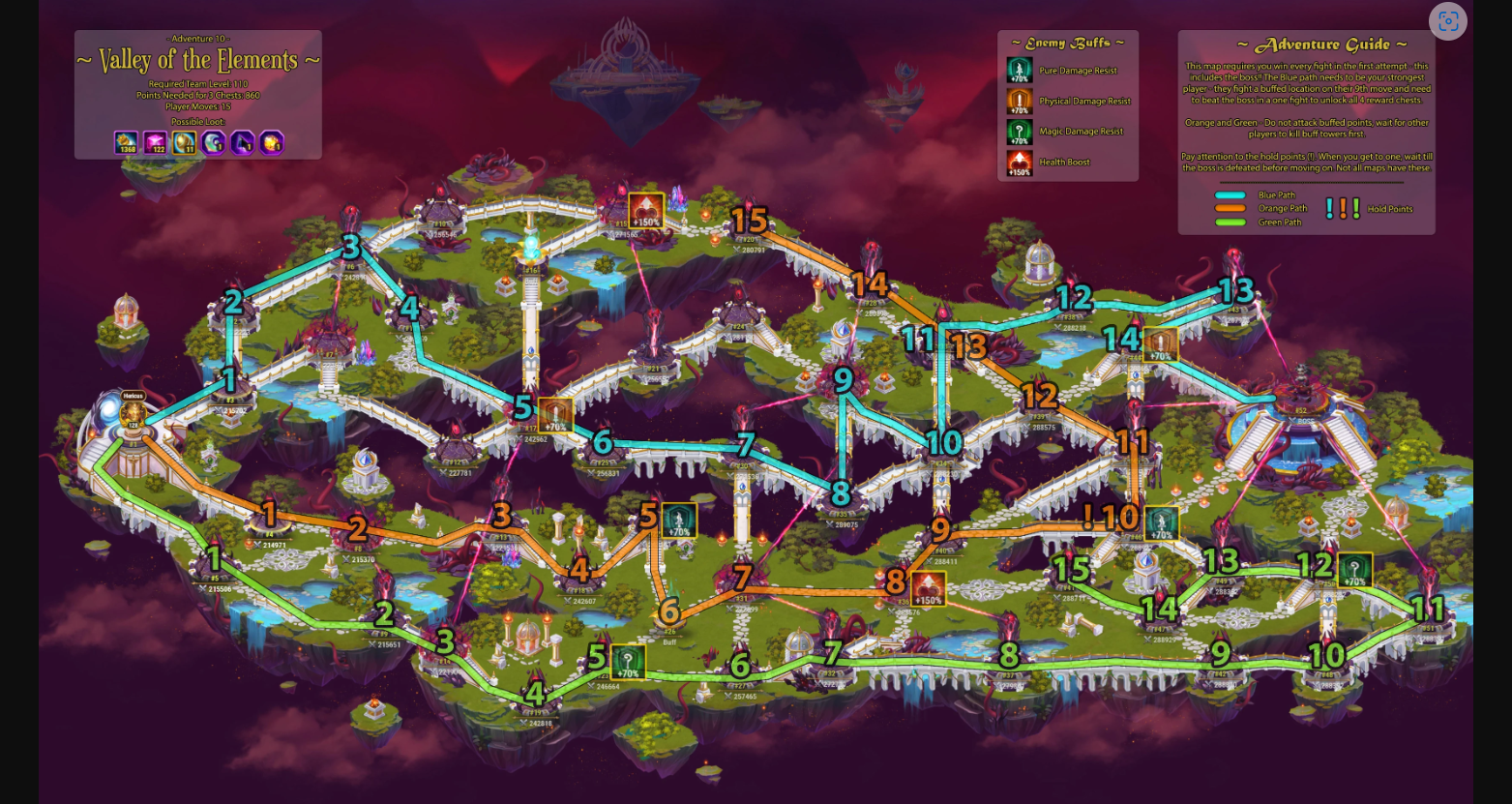This screenshot has height=804, width=1512.
Task: Click the magic resist marker beside green 12
Action: point(1354,570)
